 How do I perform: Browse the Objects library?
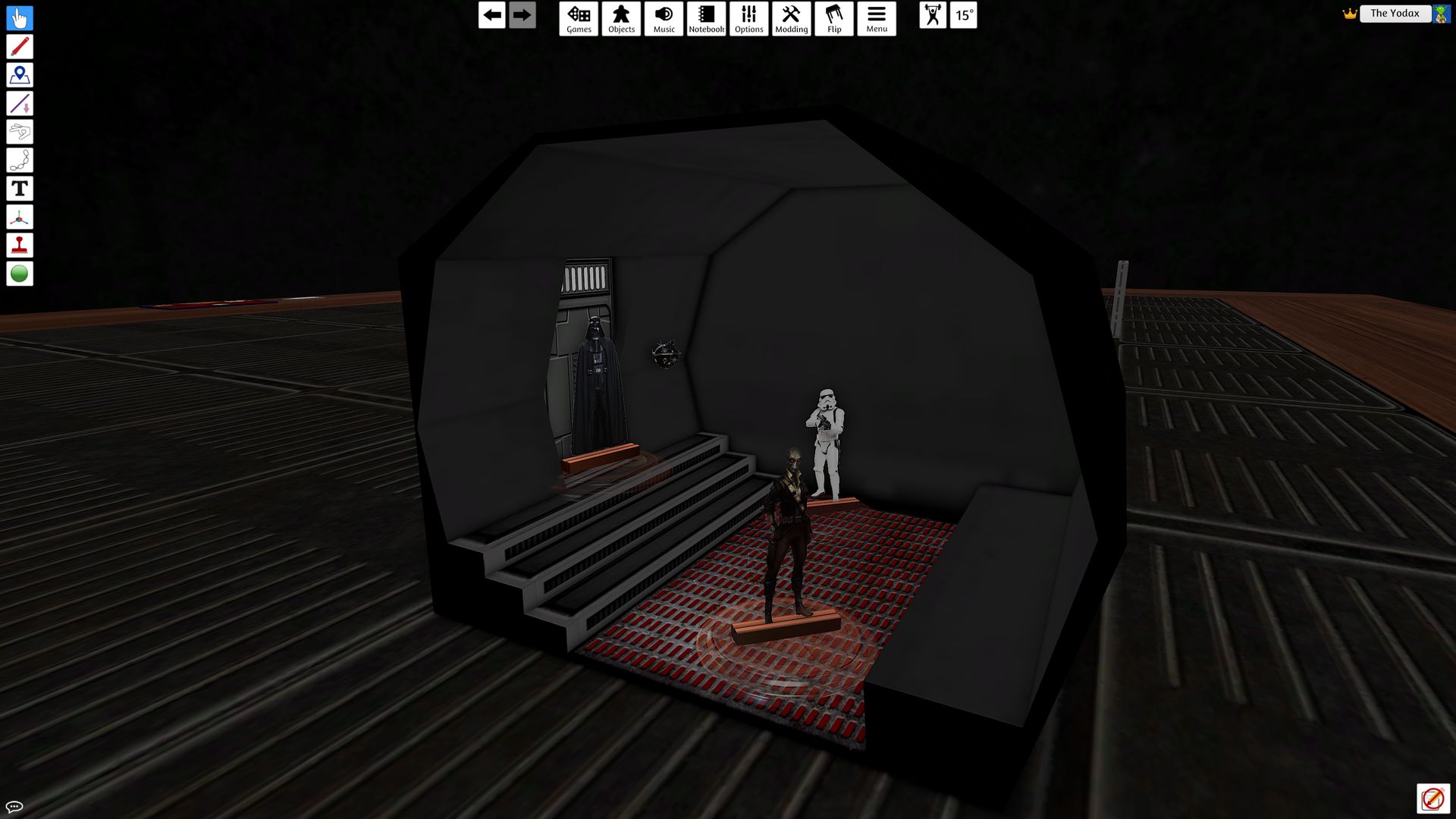click(621, 18)
